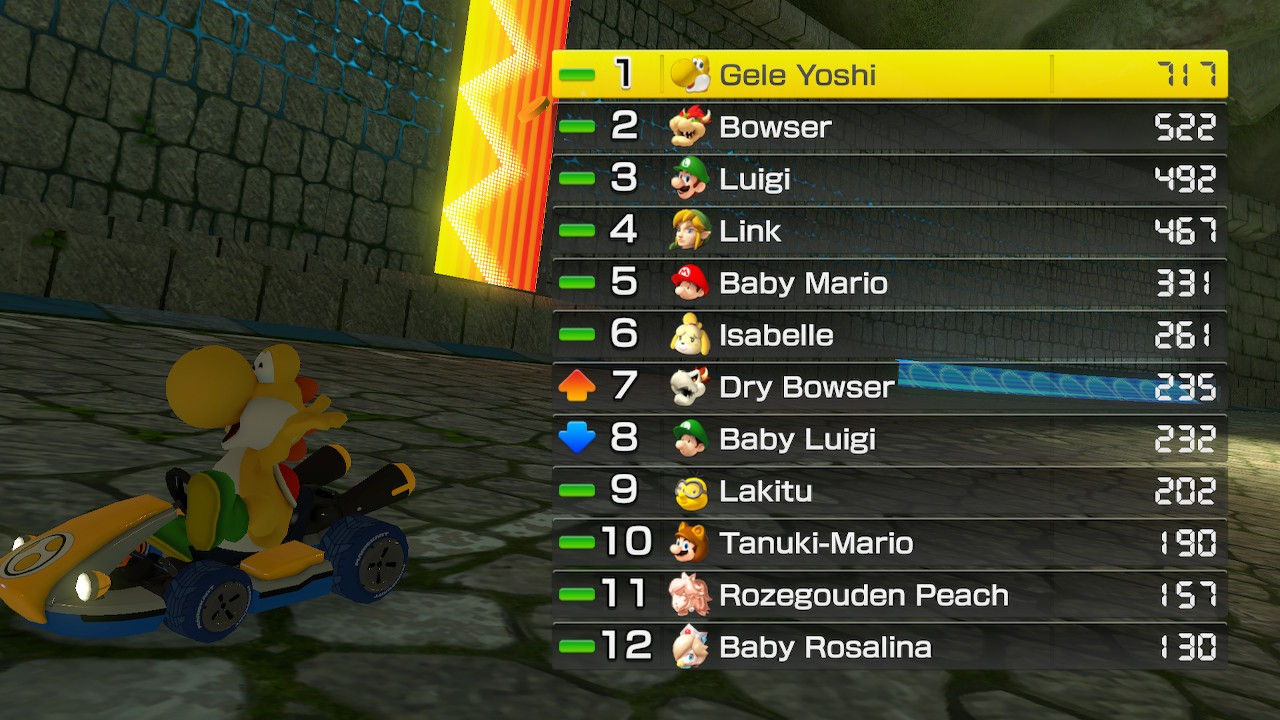
Task: Toggle the green status bar beside Gele Yoshi
Action: 578,73
